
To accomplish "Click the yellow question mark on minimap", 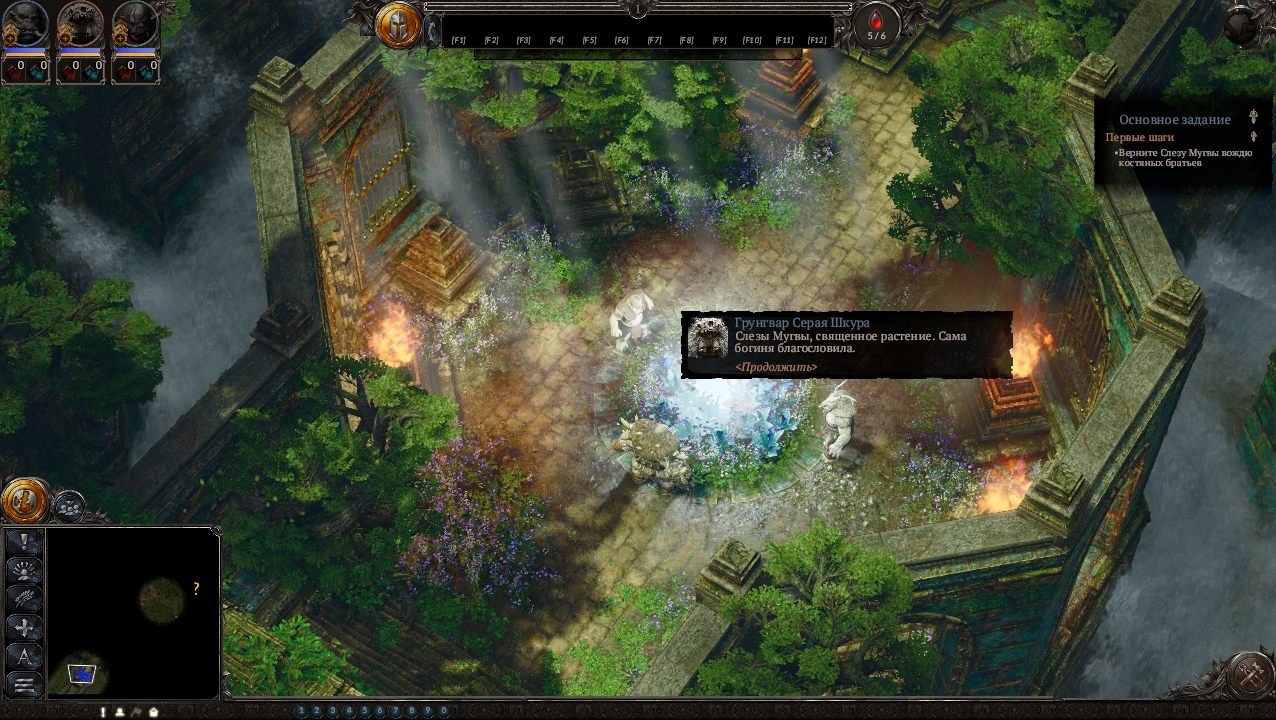I will click(196, 589).
